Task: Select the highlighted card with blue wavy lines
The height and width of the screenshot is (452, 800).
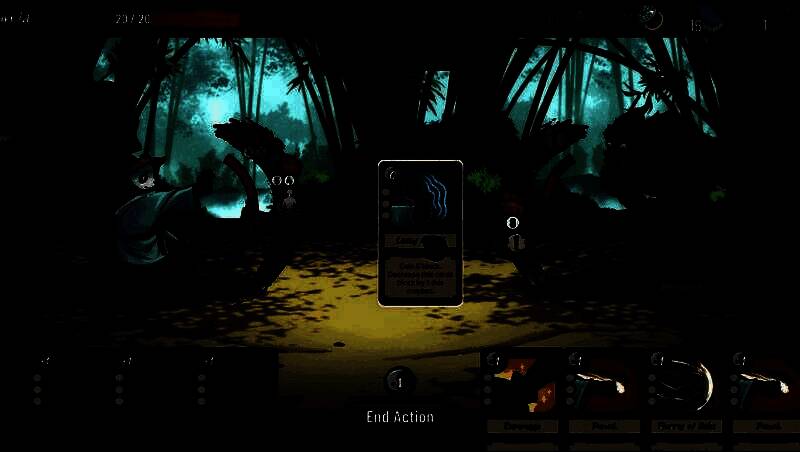Action: (420, 233)
